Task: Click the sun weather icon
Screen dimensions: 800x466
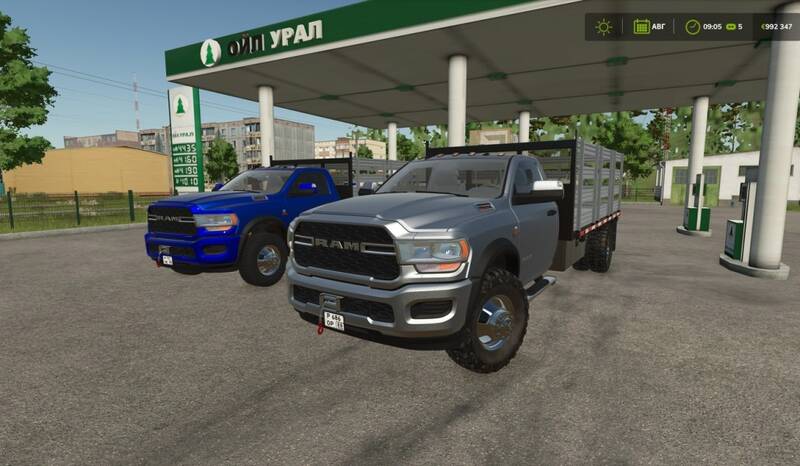Action: (x=603, y=27)
